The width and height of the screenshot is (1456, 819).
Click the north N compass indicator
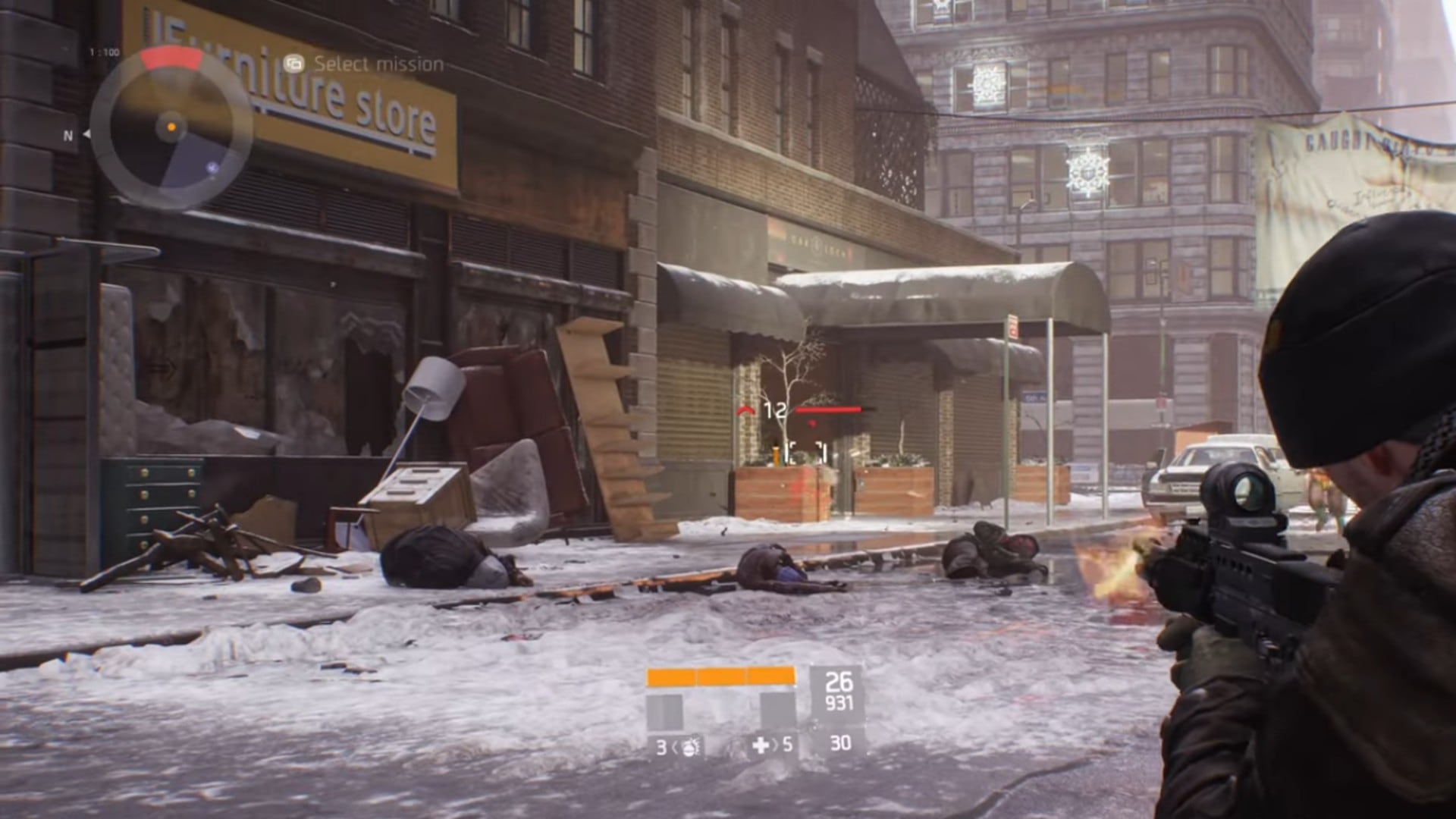(x=68, y=136)
